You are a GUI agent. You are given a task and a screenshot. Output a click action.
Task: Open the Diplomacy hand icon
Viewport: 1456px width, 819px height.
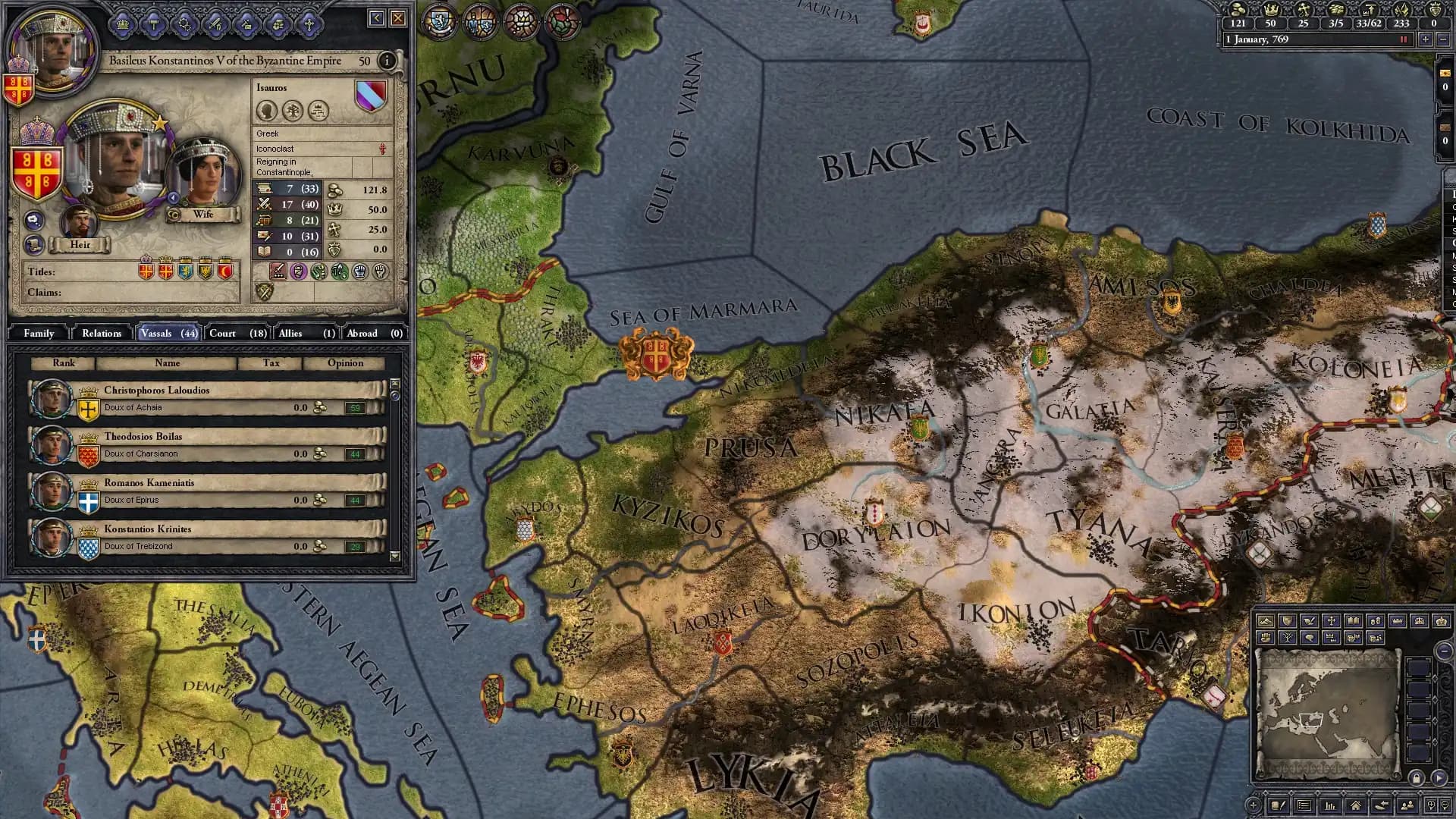point(278,24)
